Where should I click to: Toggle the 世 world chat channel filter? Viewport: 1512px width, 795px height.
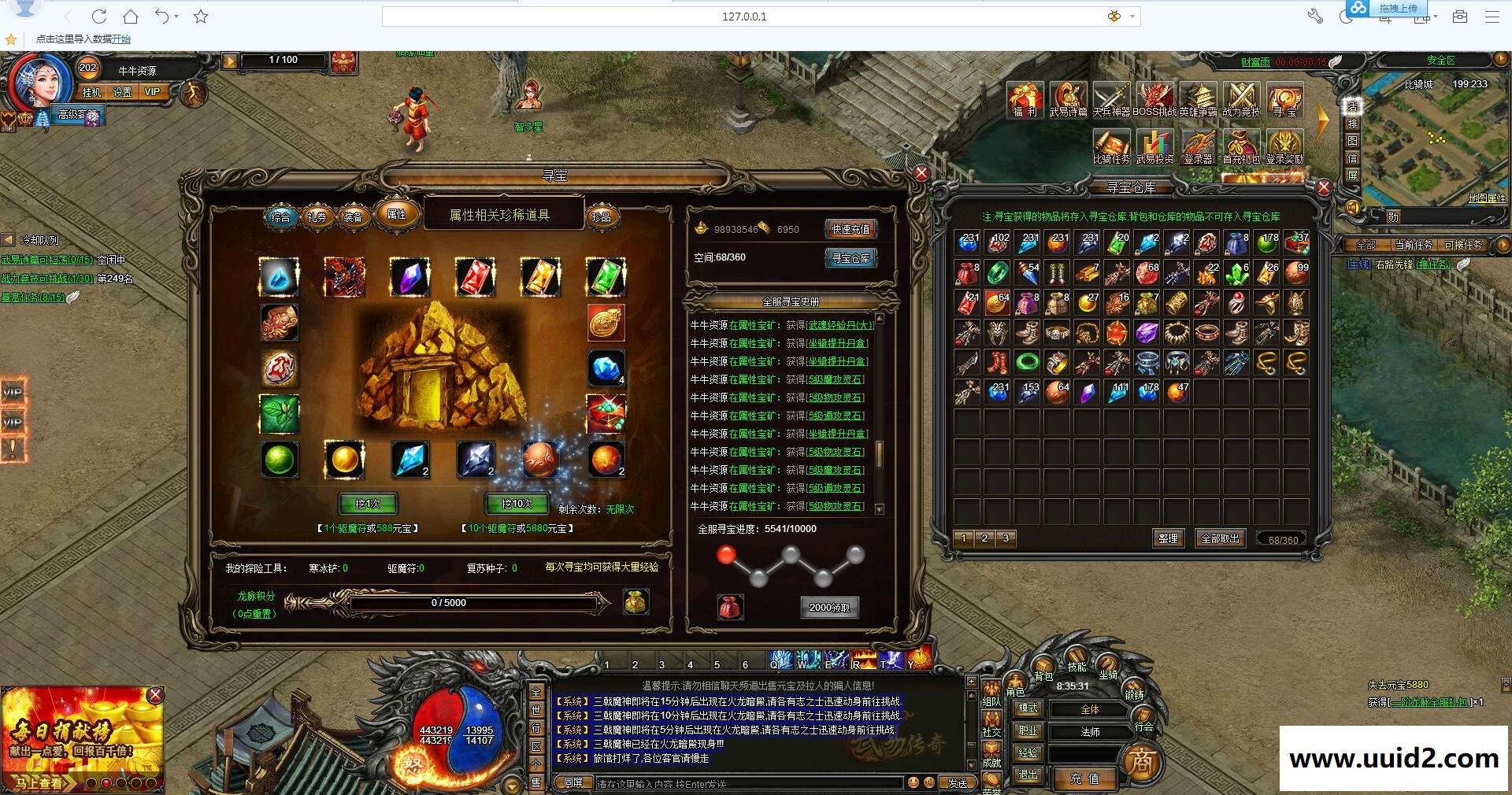pos(536,708)
